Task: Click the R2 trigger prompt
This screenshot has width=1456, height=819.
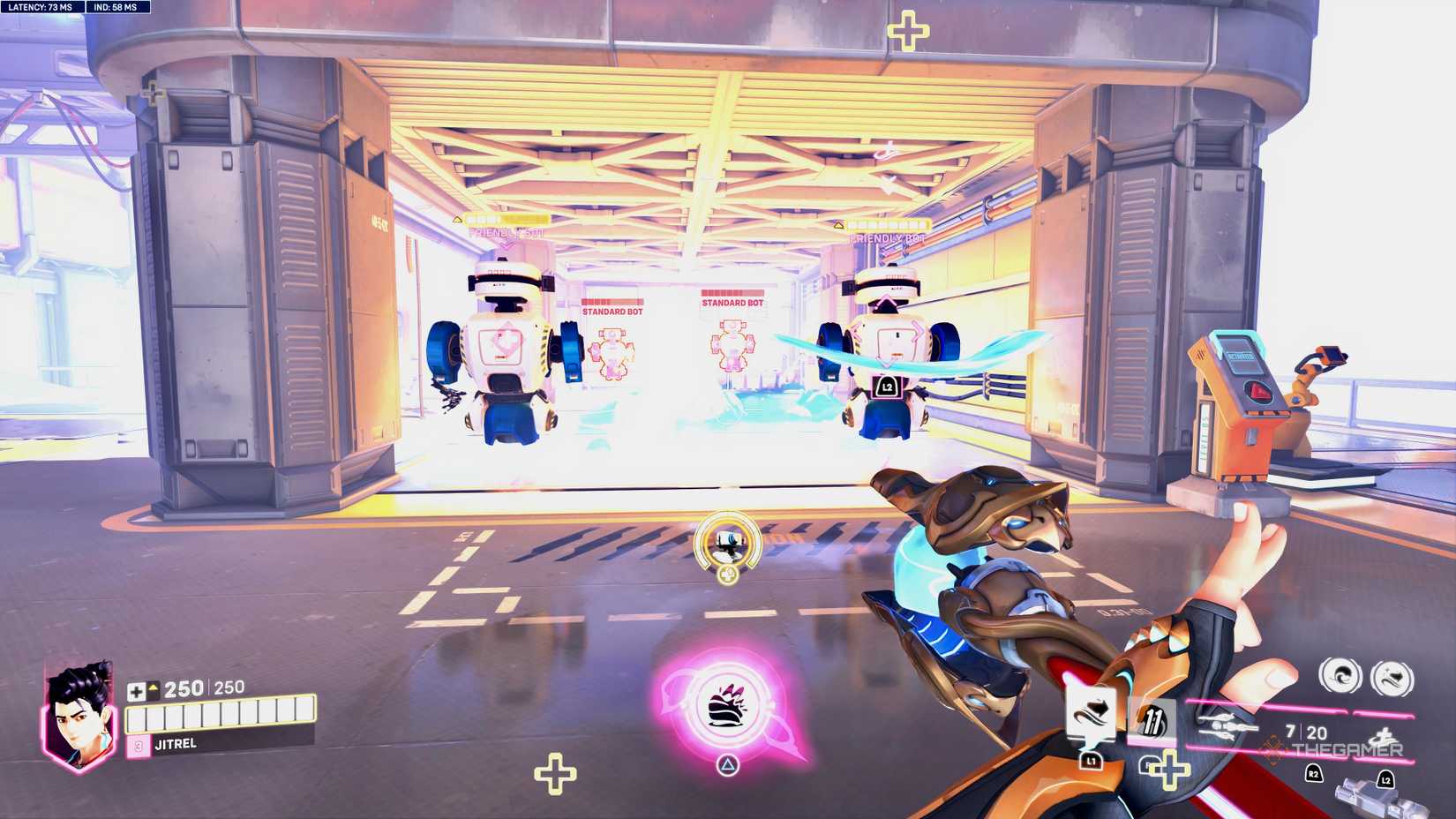Action: pyautogui.click(x=1313, y=776)
